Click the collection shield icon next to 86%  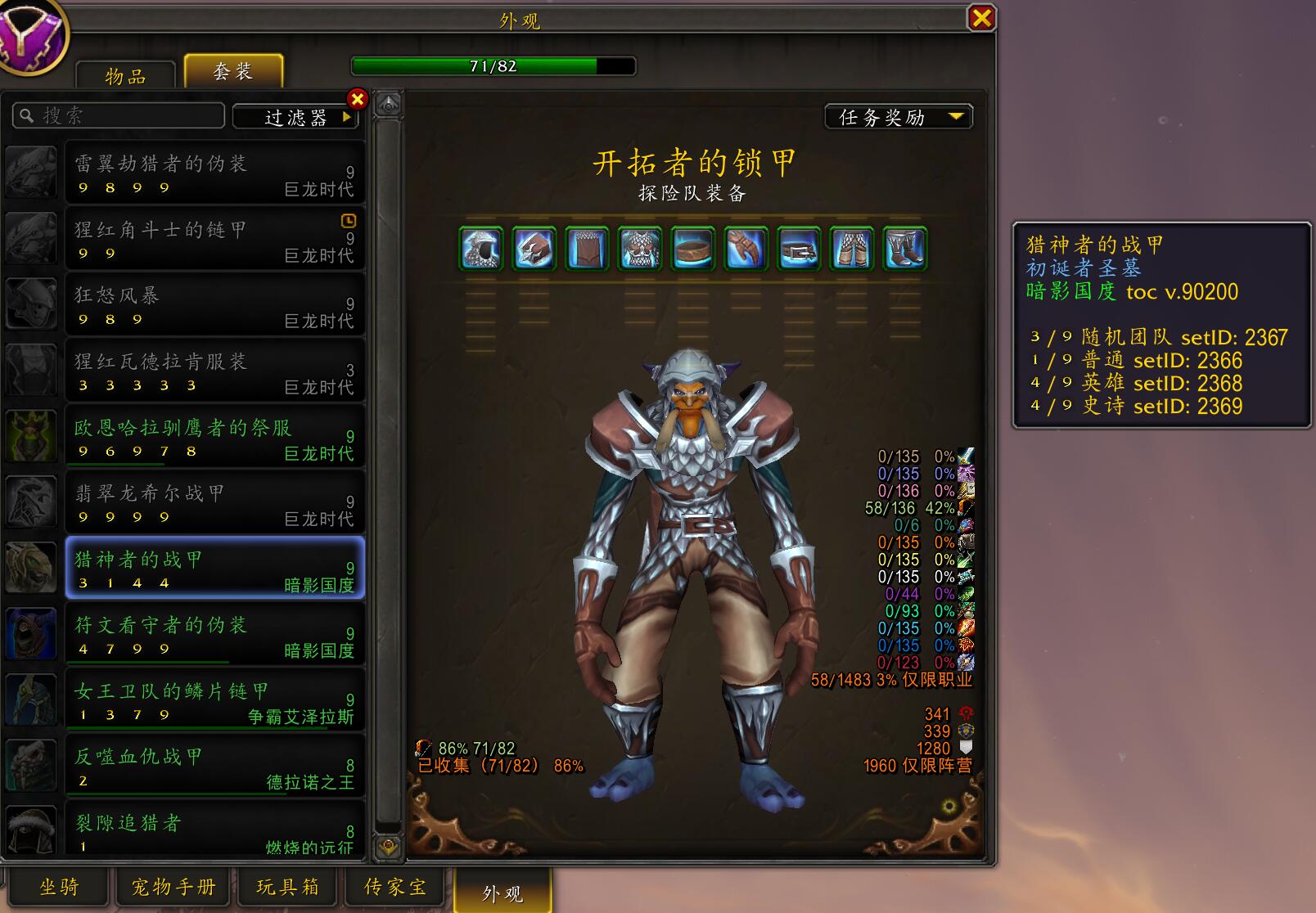point(425,747)
